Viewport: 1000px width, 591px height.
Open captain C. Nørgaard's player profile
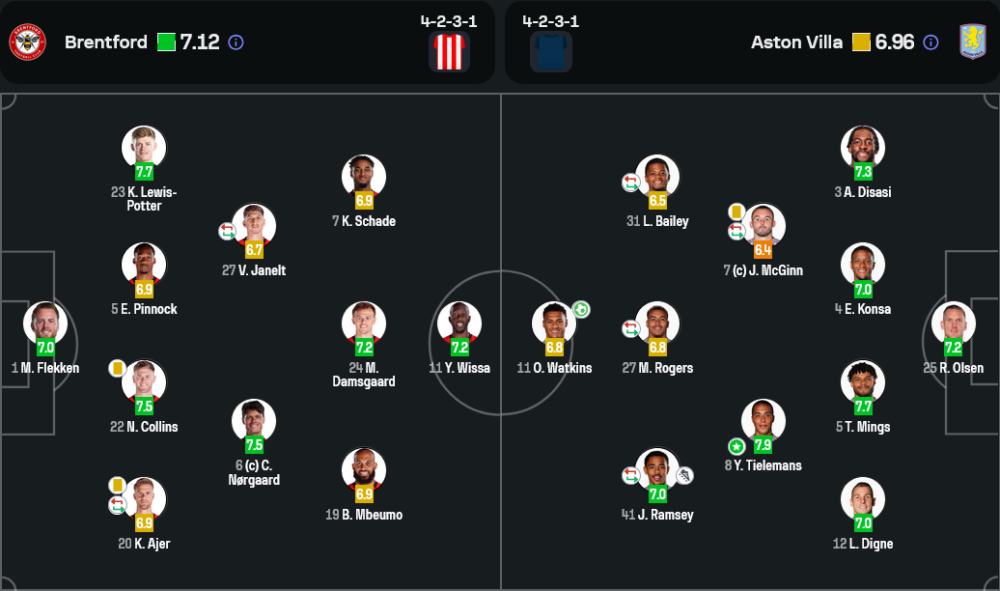tap(254, 422)
